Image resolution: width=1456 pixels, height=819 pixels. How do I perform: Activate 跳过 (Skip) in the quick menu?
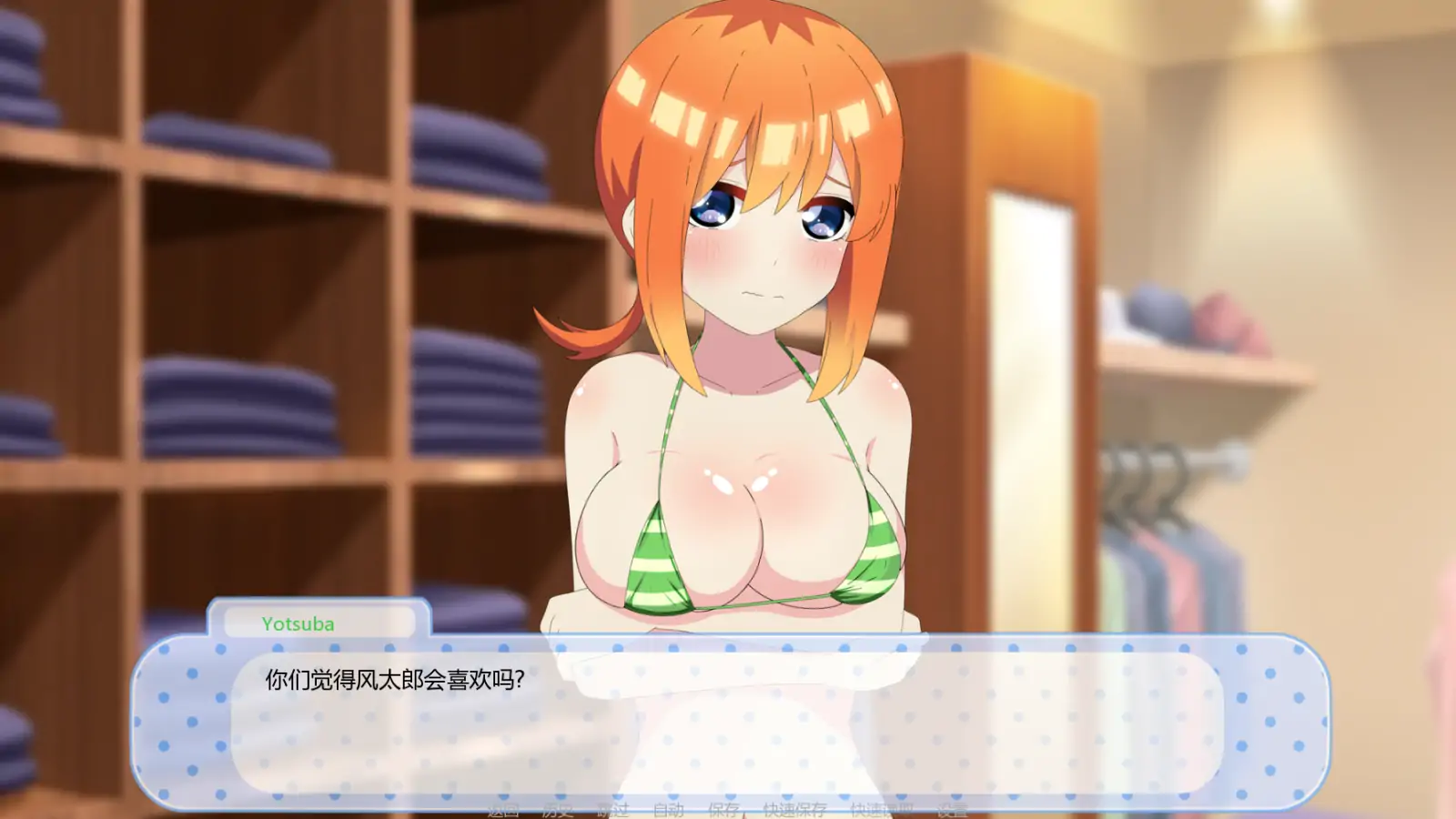tap(612, 809)
